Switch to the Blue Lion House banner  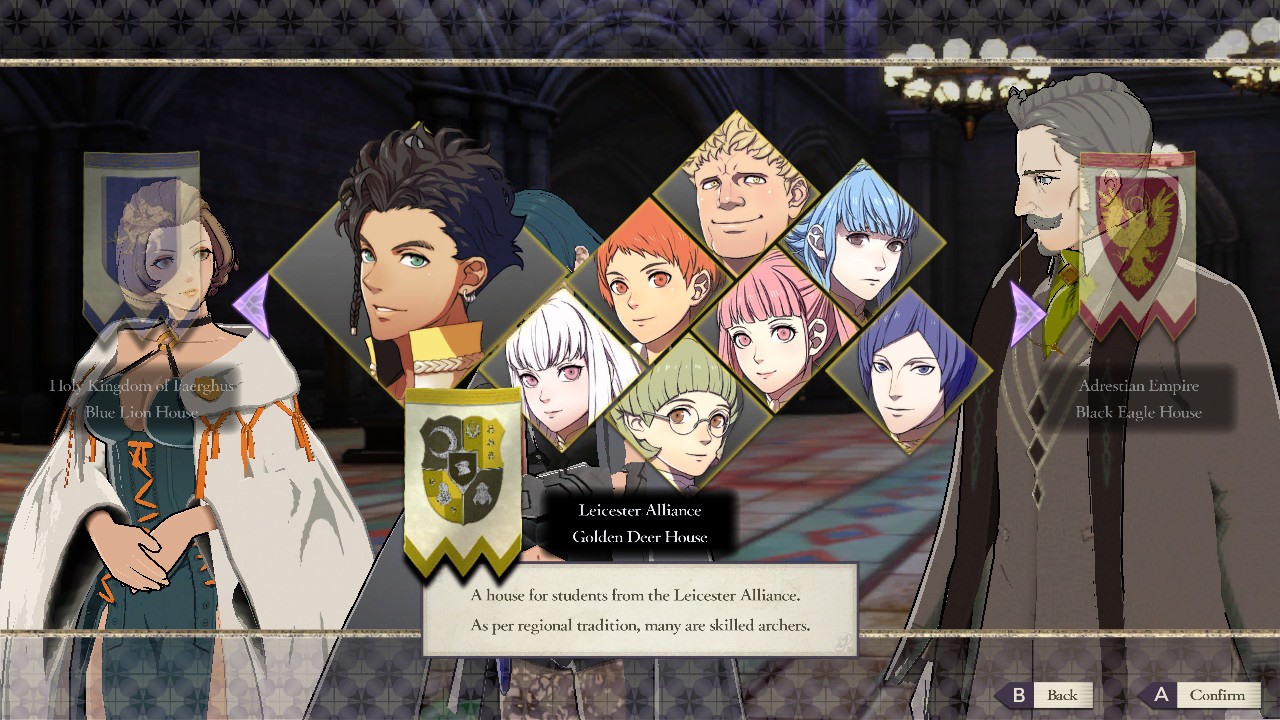point(141,240)
